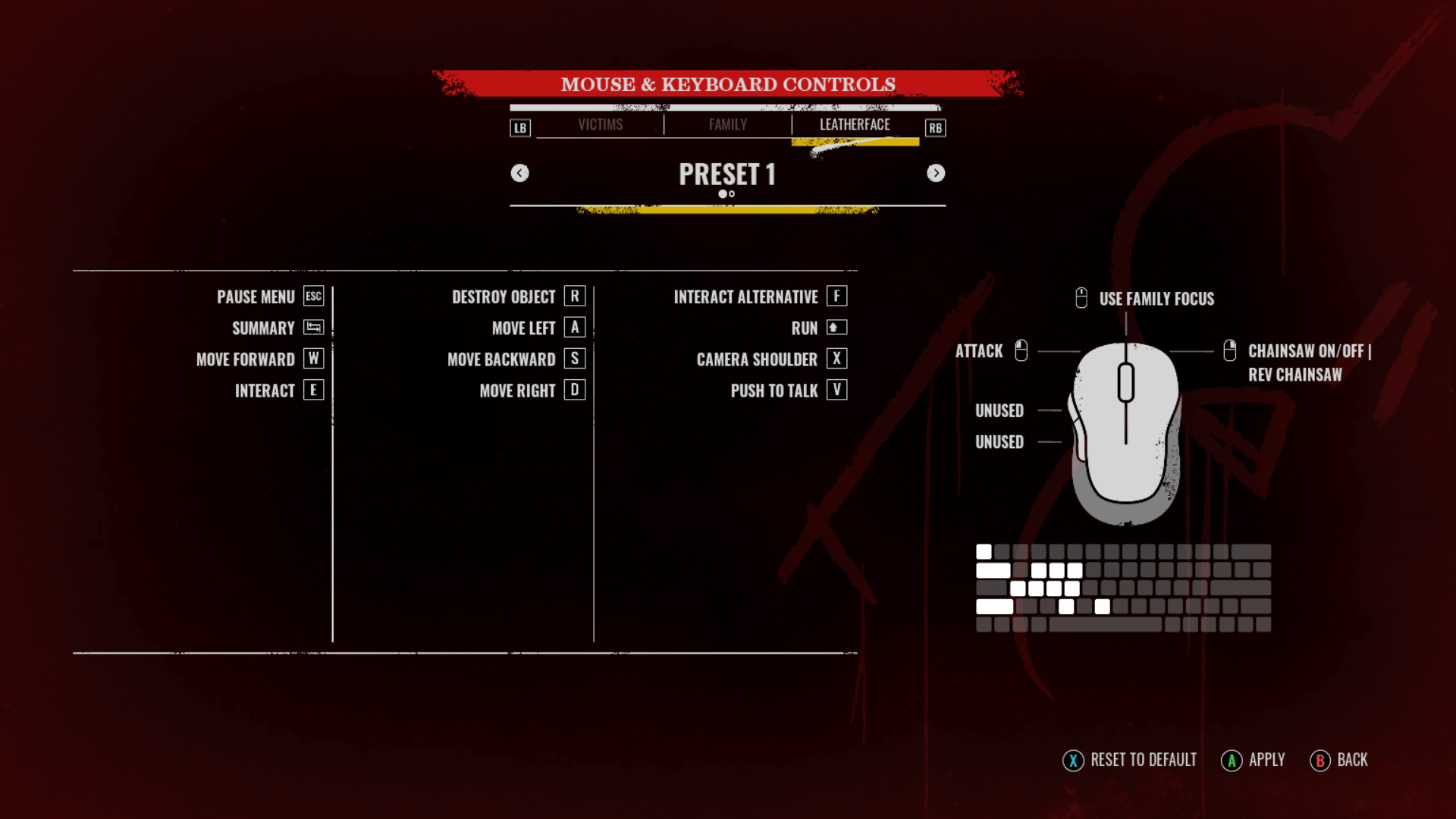Viewport: 1456px width, 819px height.
Task: Select the first preset page dot
Action: pos(722,194)
